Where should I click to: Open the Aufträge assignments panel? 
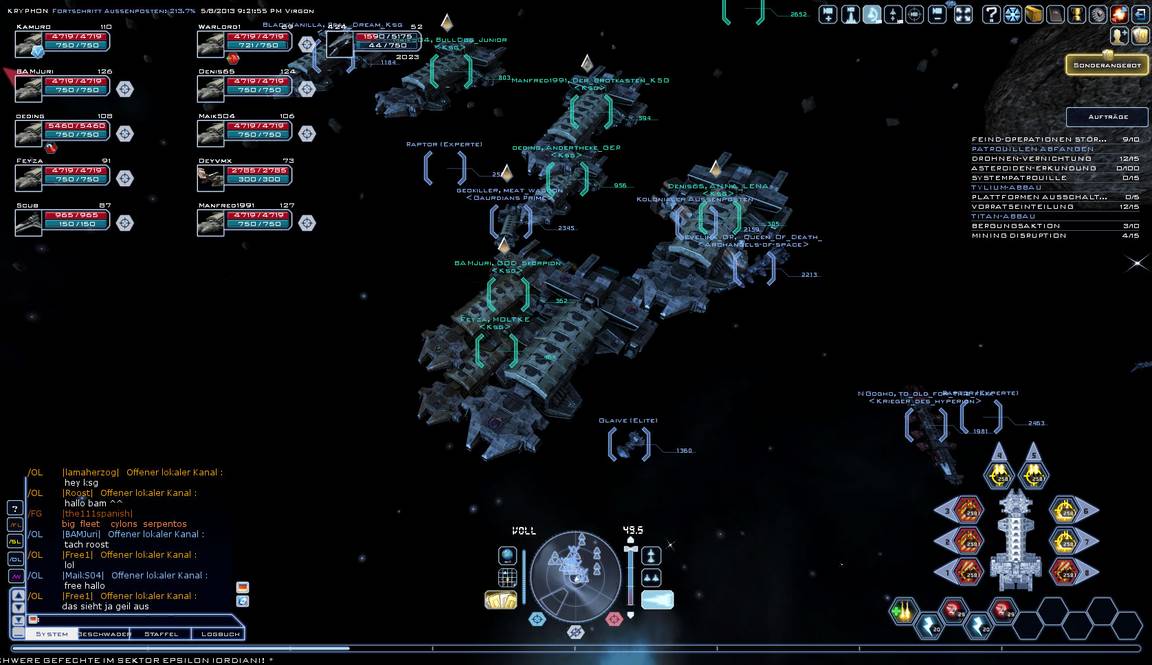[x=1106, y=117]
